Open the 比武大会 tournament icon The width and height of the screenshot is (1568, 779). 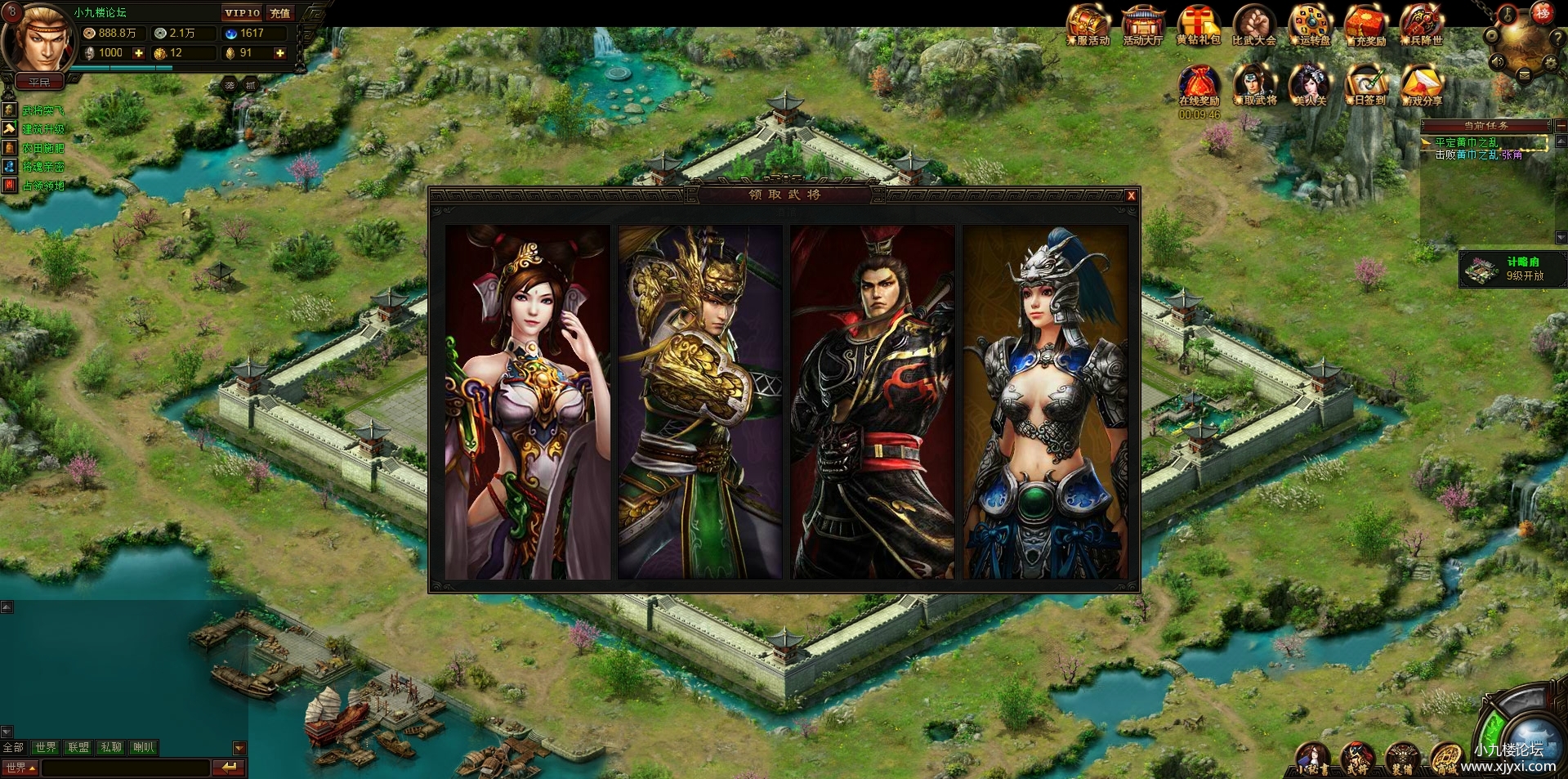(x=1253, y=25)
